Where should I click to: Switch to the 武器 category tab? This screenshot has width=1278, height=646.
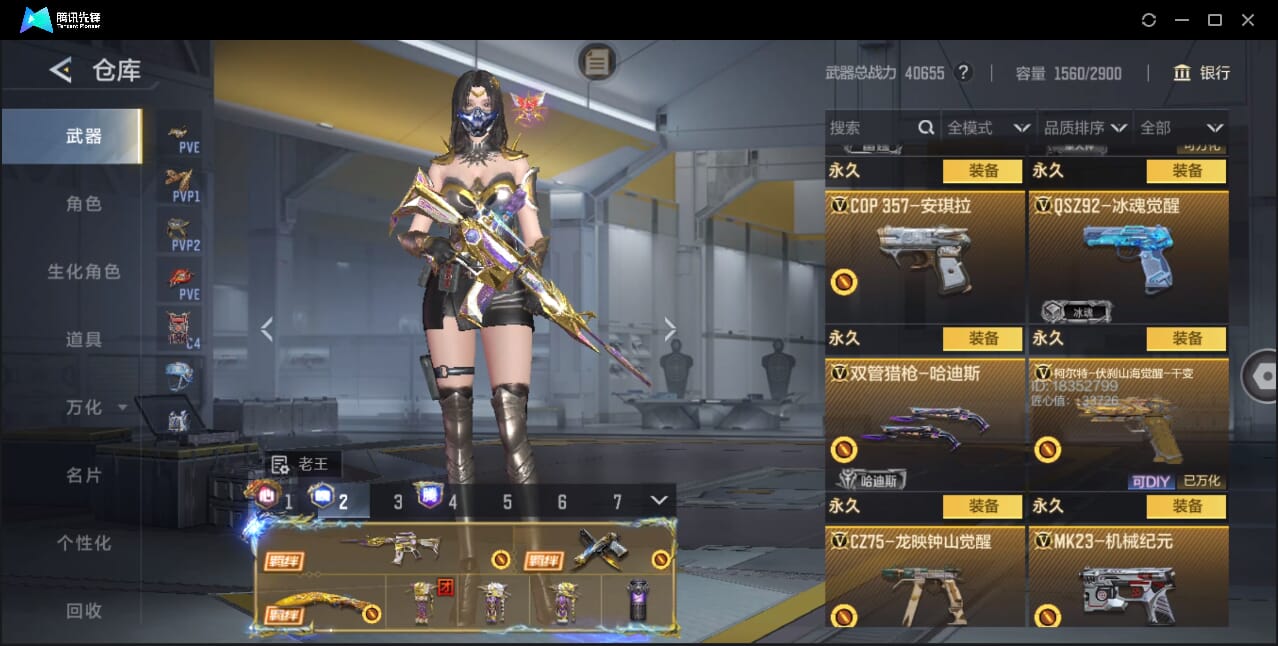click(84, 136)
